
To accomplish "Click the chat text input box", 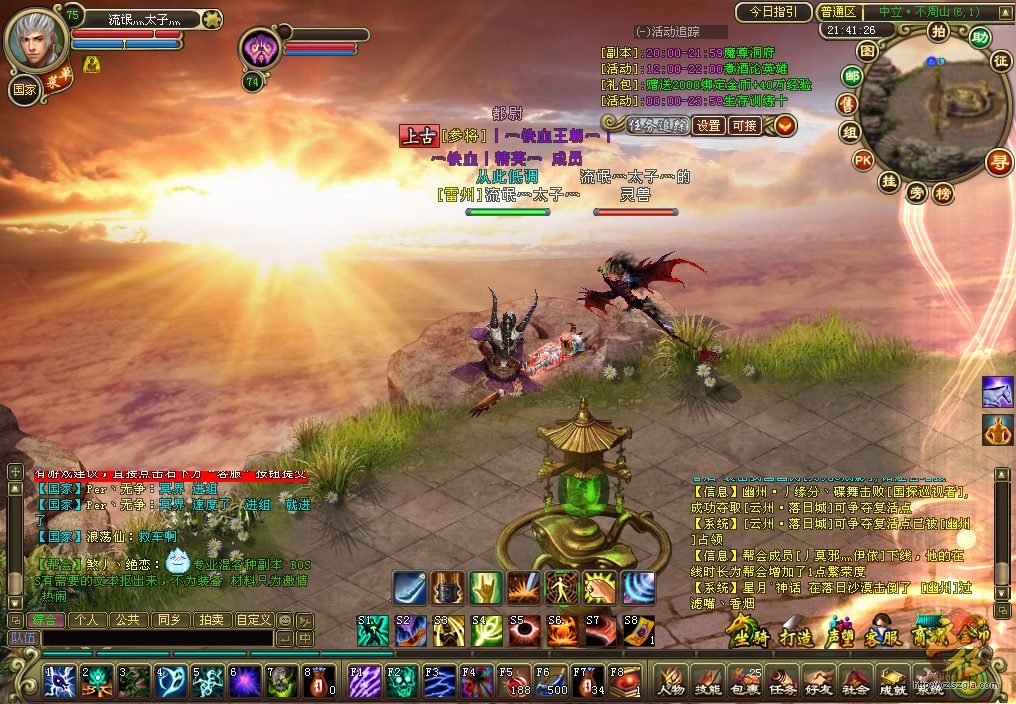I will pyautogui.click(x=157, y=637).
